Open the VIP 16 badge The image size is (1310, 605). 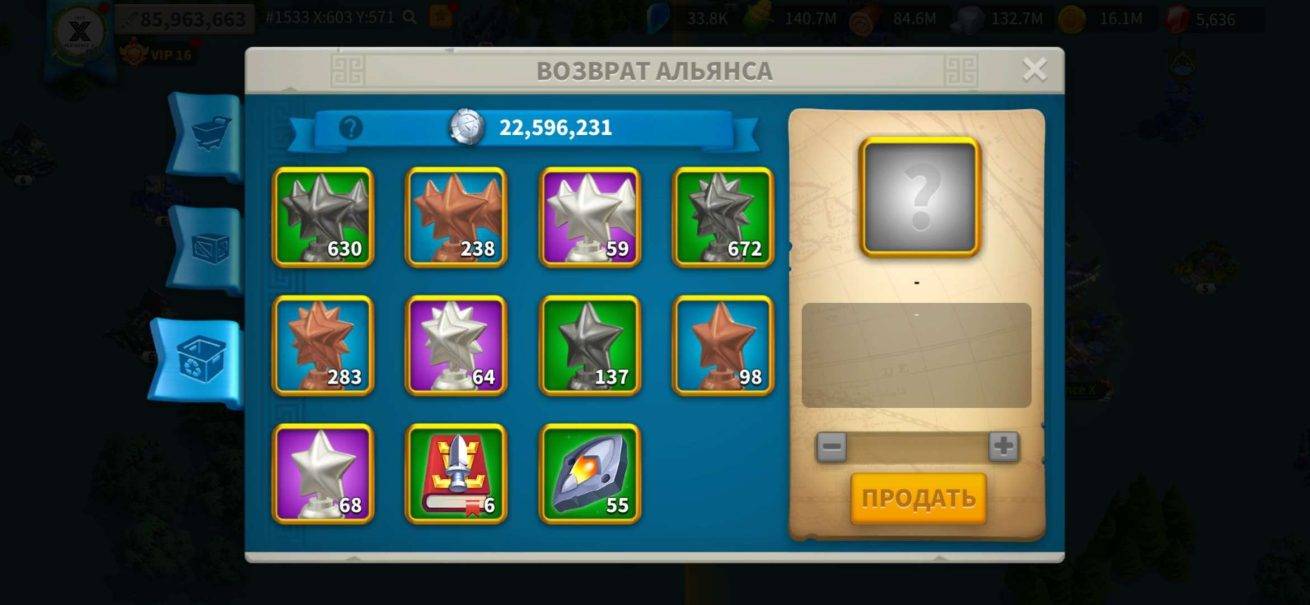coord(156,54)
